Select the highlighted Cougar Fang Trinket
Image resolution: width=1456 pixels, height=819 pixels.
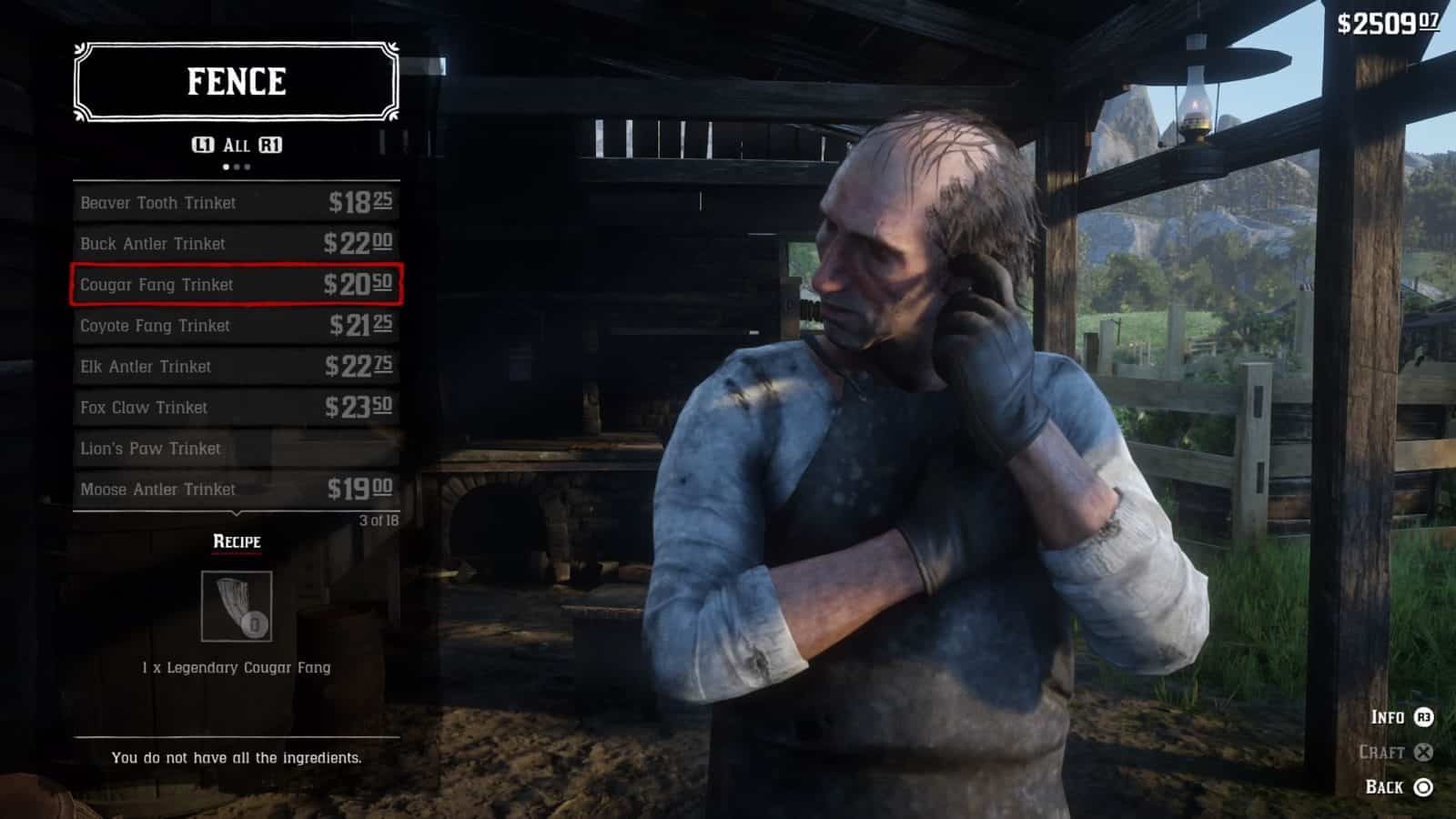tap(235, 285)
